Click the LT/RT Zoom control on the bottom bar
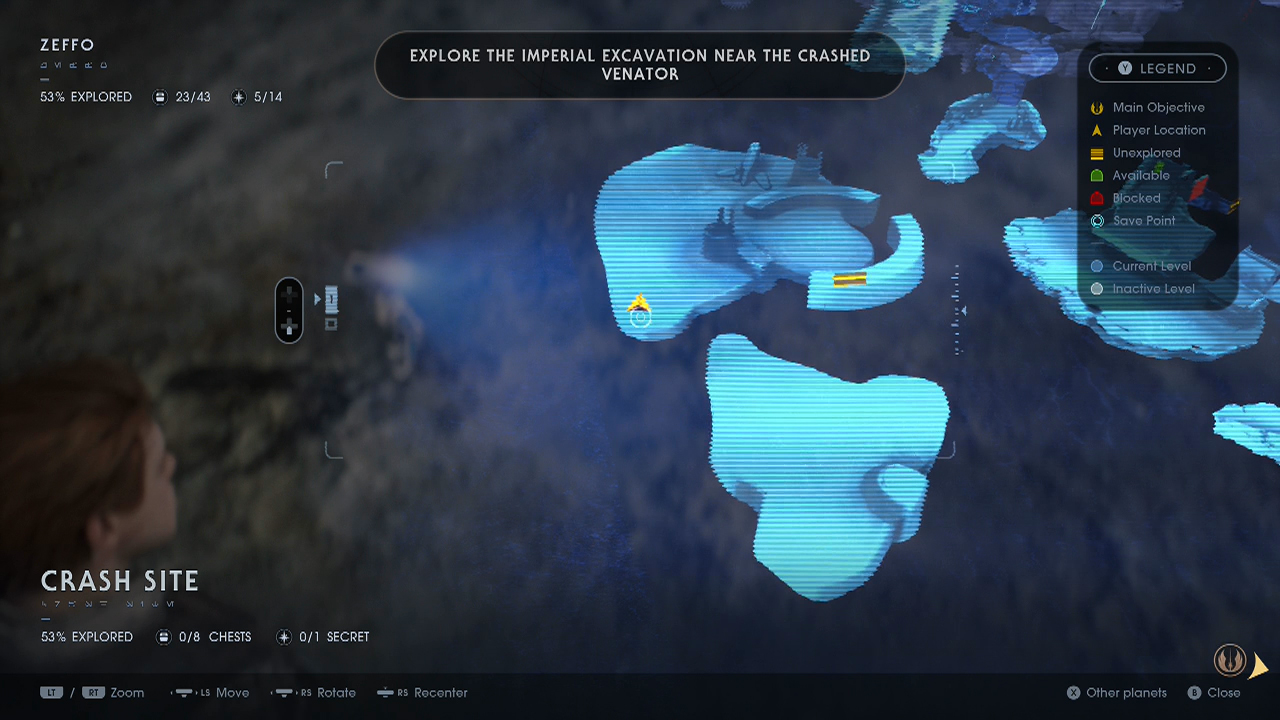The width and height of the screenshot is (1280, 720). 90,692
